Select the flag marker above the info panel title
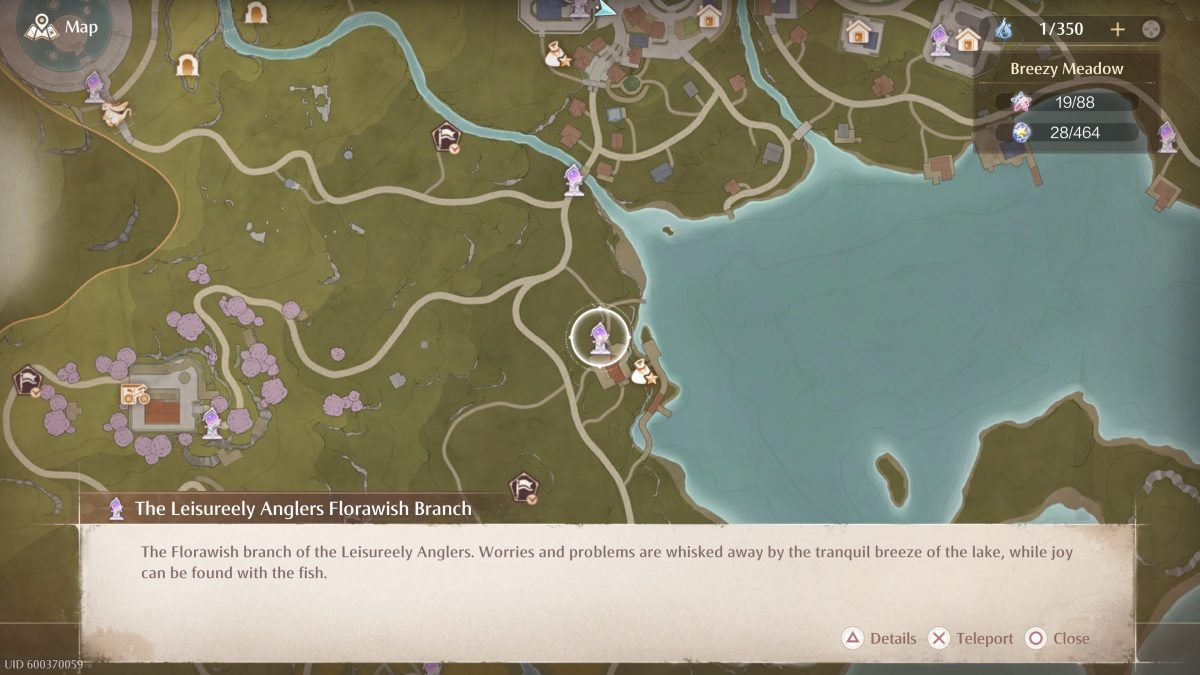This screenshot has width=1200, height=675. [523, 487]
